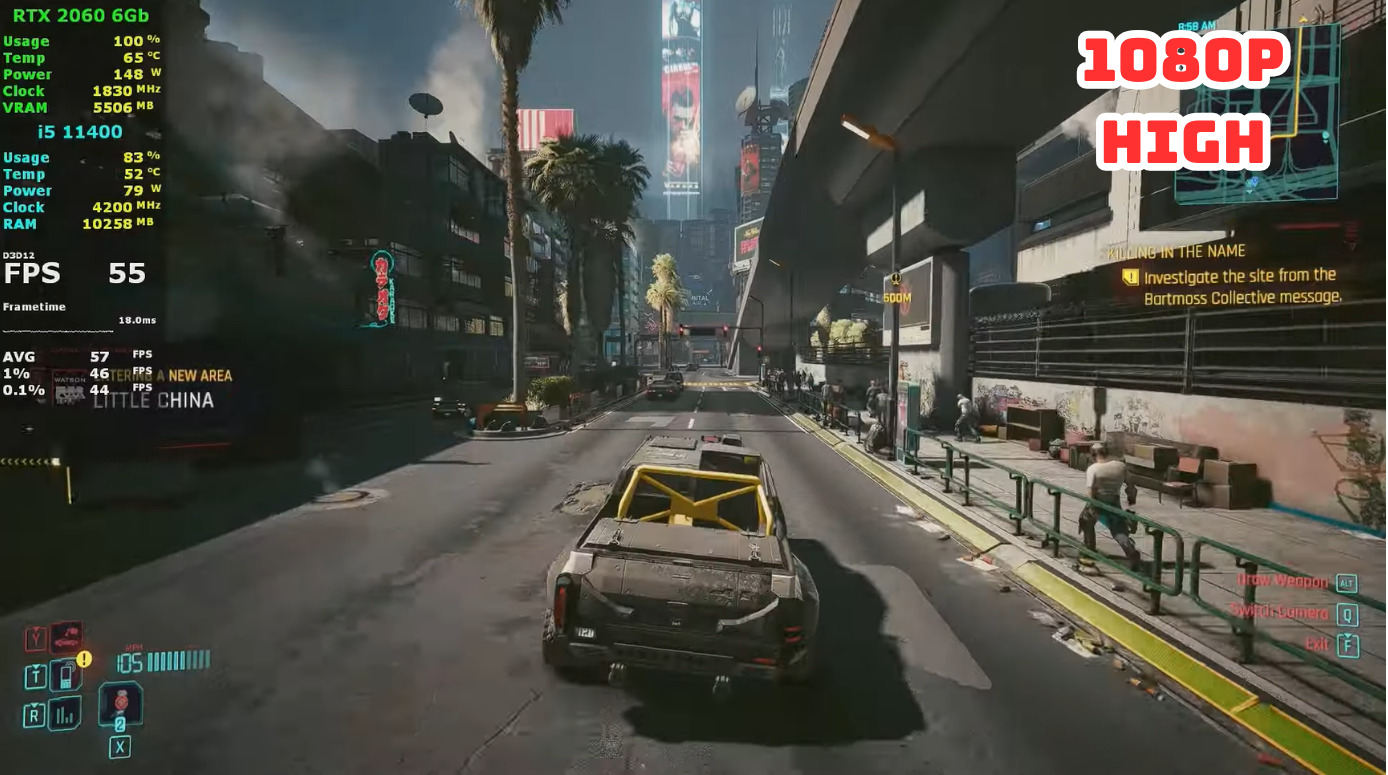The height and width of the screenshot is (775, 1388).
Task: Click the yellow alert badge on the phone
Action: coord(84,658)
